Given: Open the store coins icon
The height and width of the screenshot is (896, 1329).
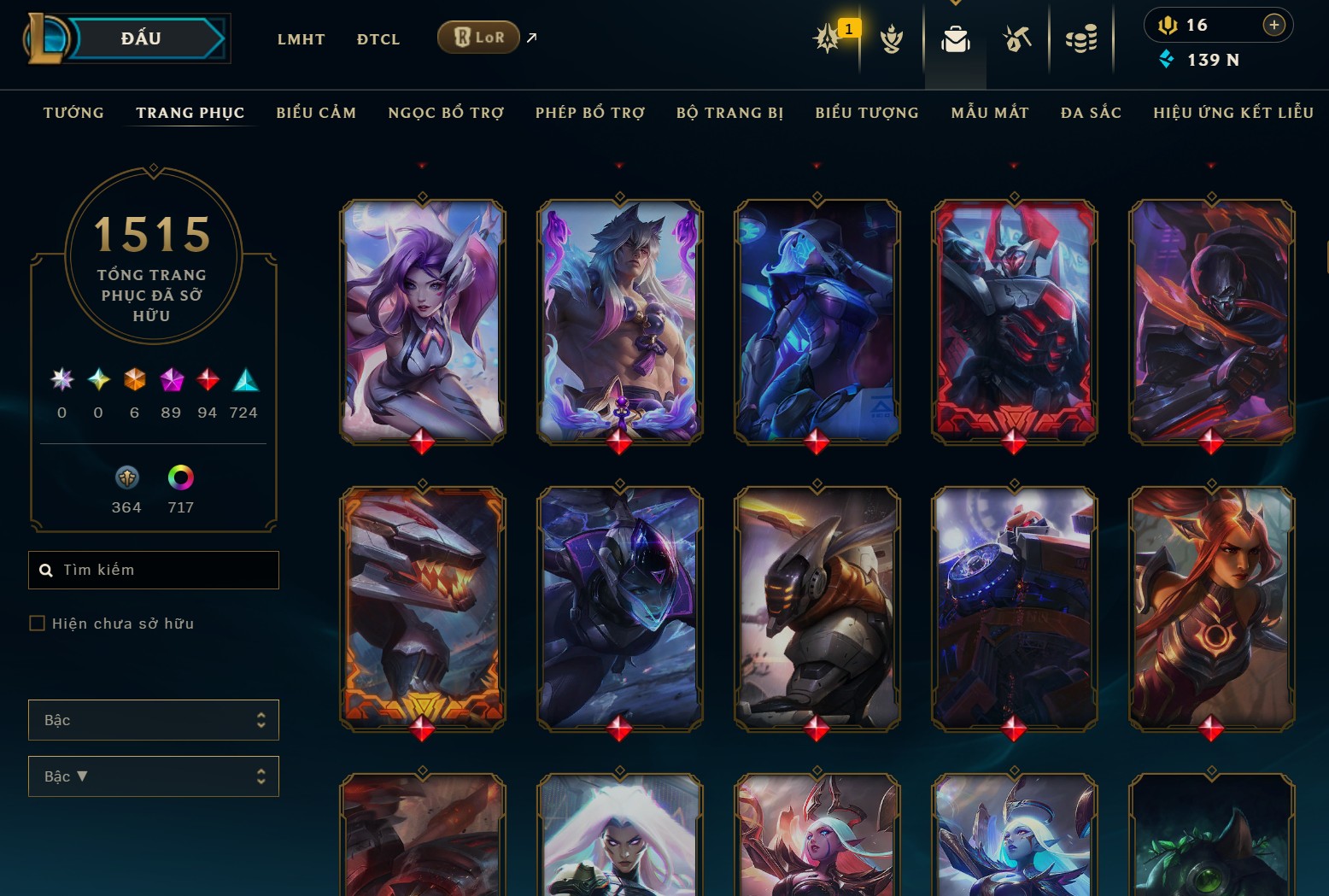Looking at the screenshot, I should tap(1082, 38).
